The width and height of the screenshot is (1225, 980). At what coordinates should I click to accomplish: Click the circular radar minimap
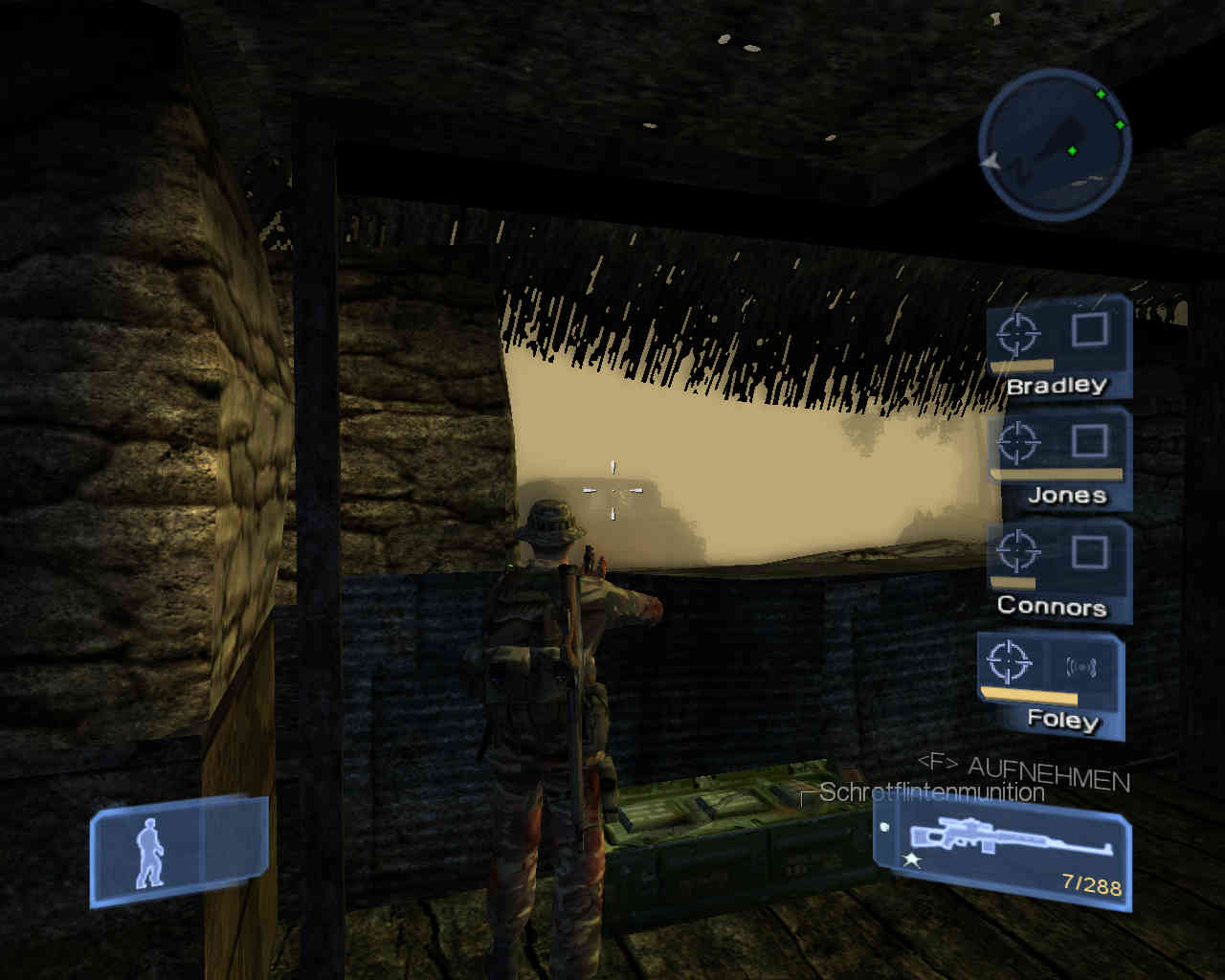pos(1055,145)
